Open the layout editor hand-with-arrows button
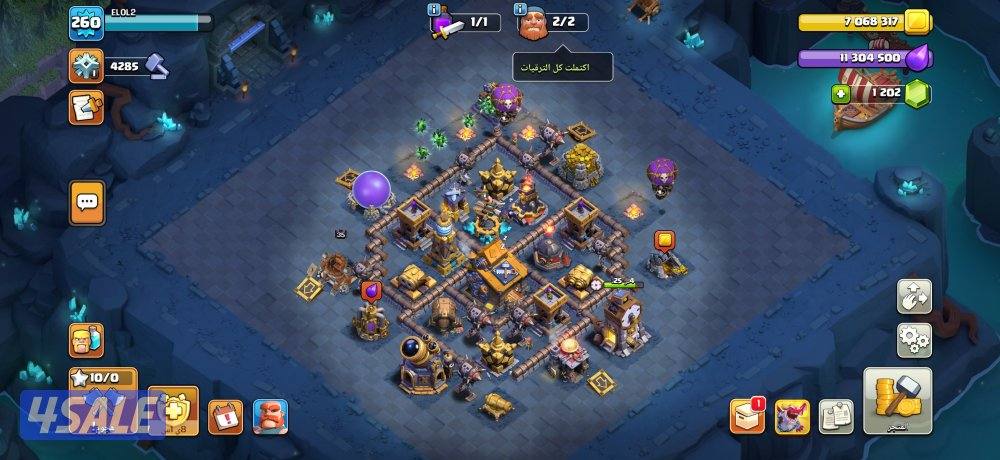 (914, 295)
